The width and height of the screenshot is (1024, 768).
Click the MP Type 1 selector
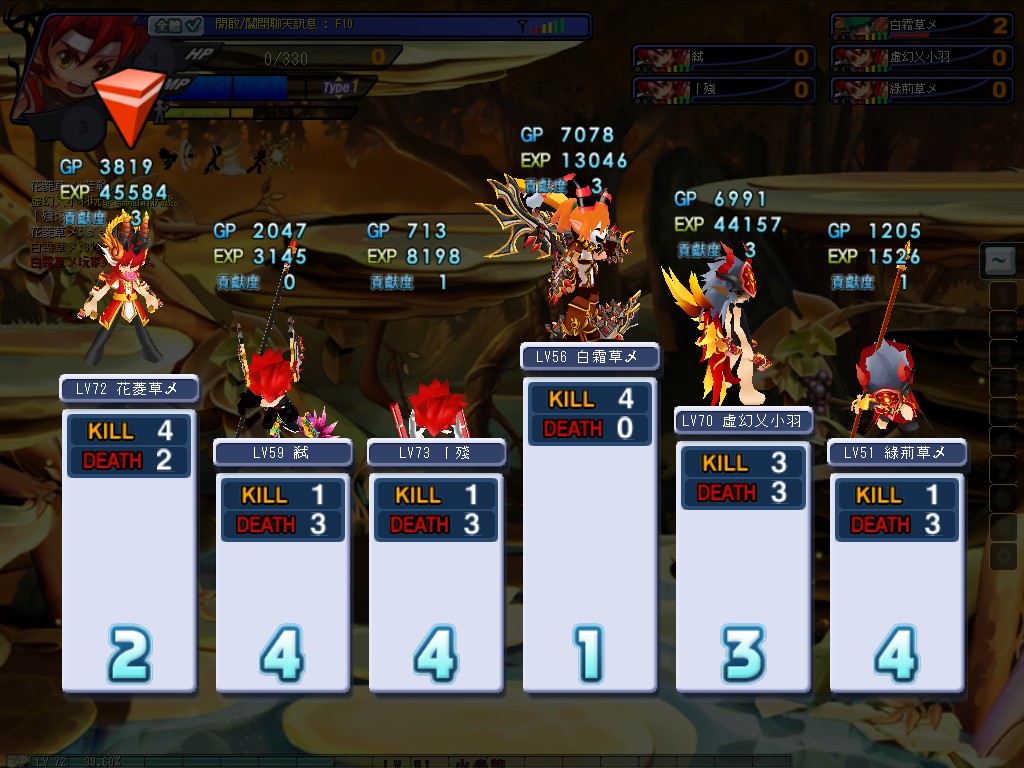[x=337, y=88]
